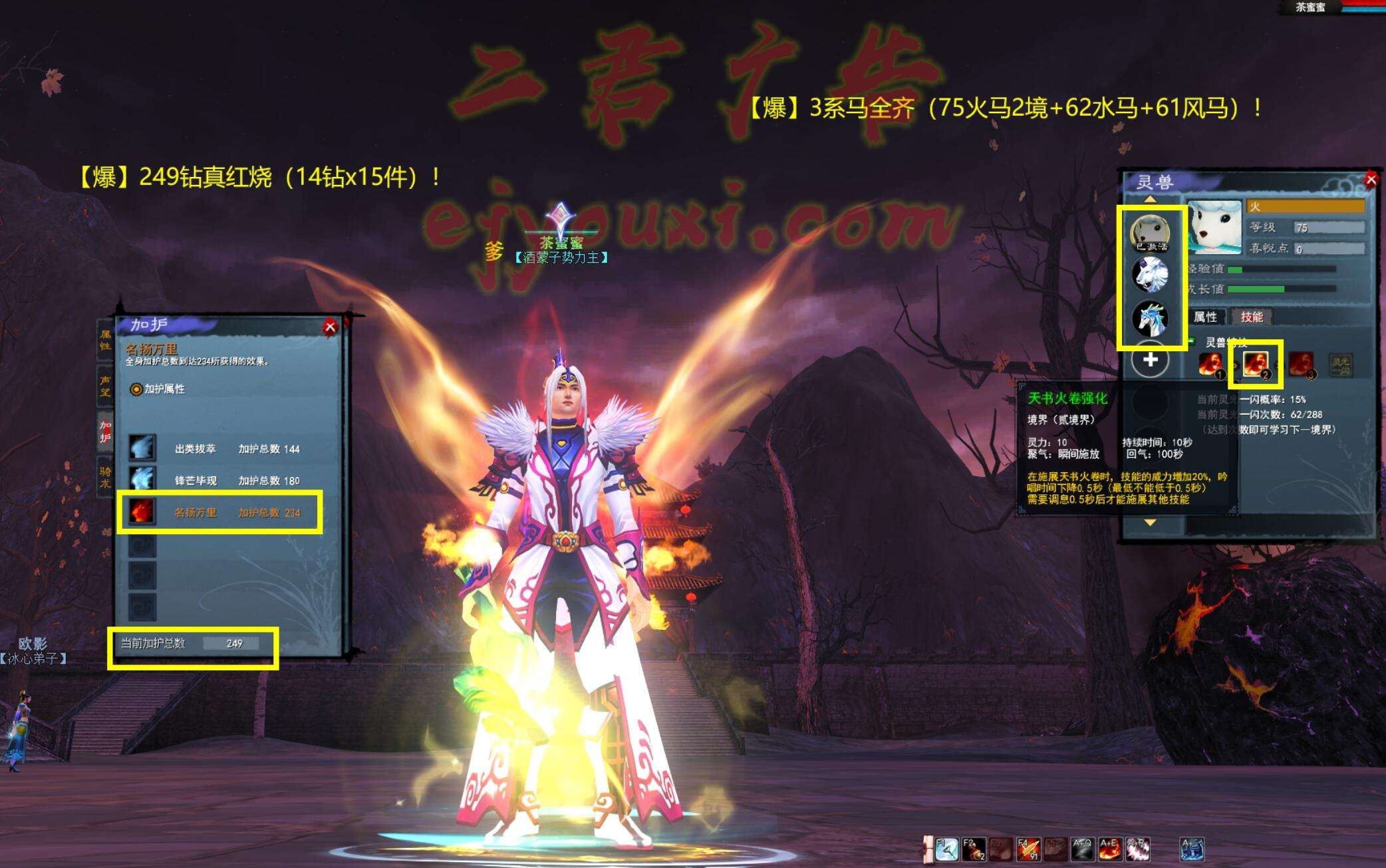This screenshot has height=868, width=1386.
Task: Select the stage 3 fire skill icon
Action: 1301,364
